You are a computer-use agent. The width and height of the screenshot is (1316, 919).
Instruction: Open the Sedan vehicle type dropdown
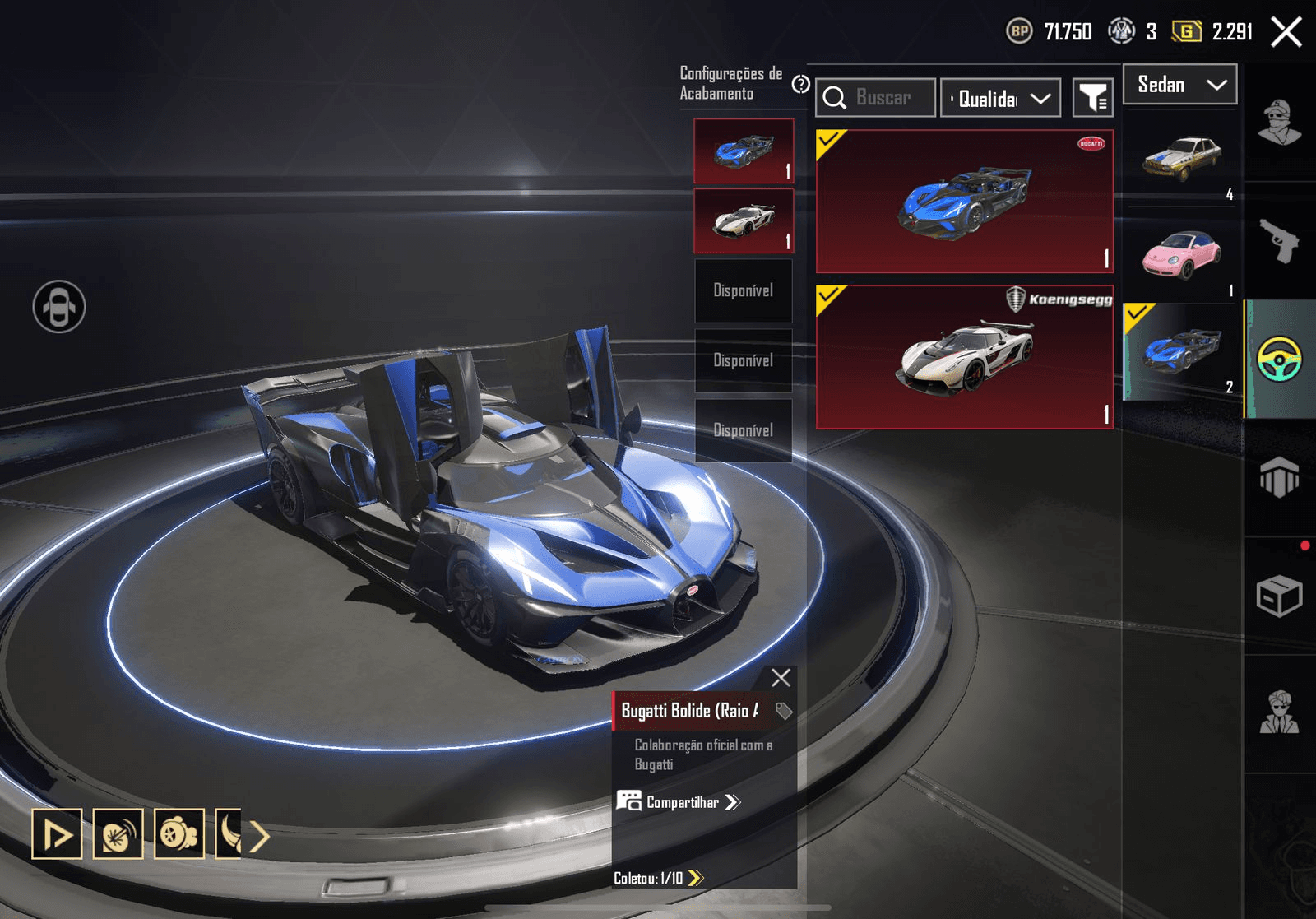(1179, 85)
